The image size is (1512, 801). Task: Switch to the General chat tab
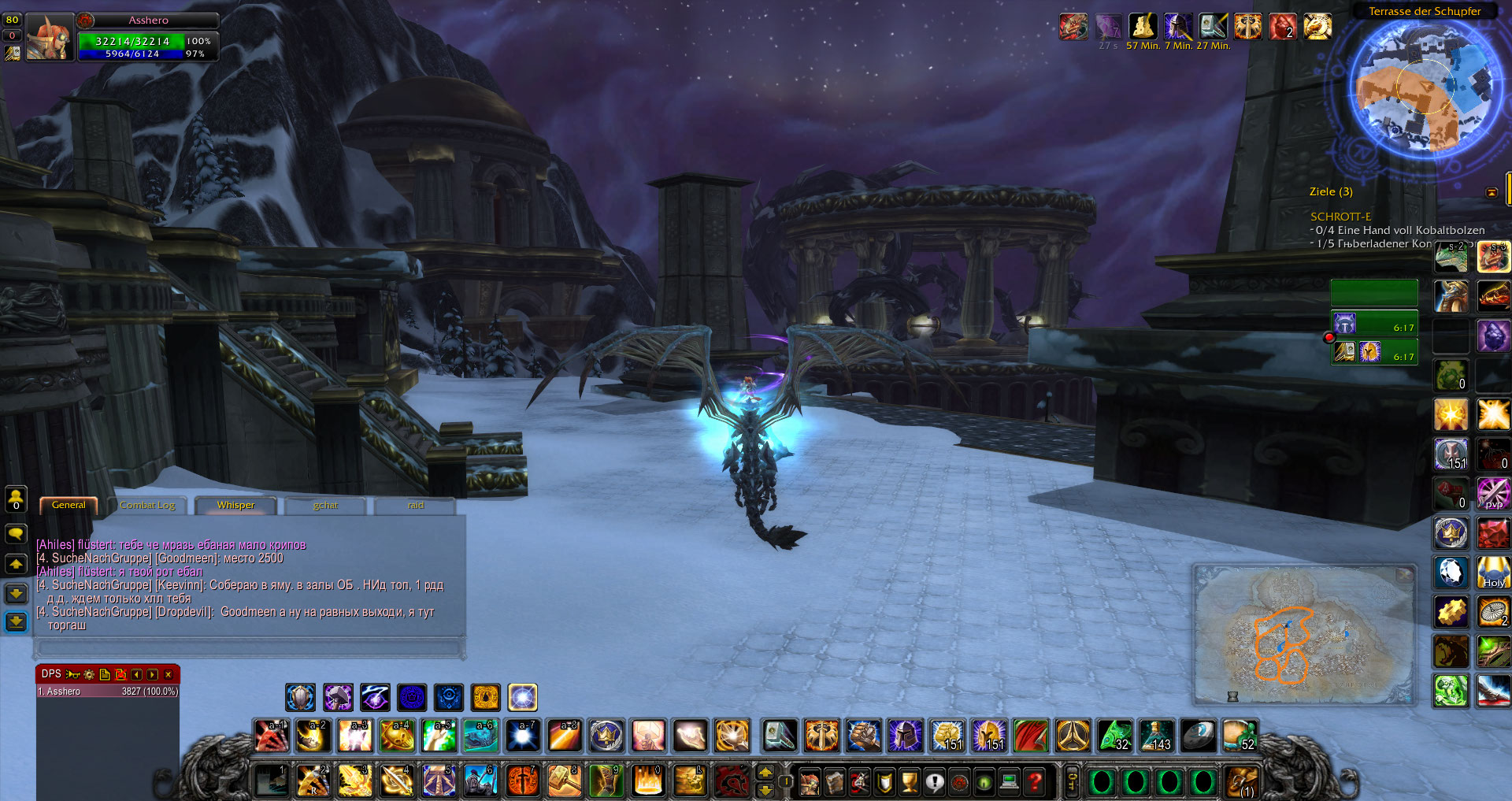pos(69,506)
